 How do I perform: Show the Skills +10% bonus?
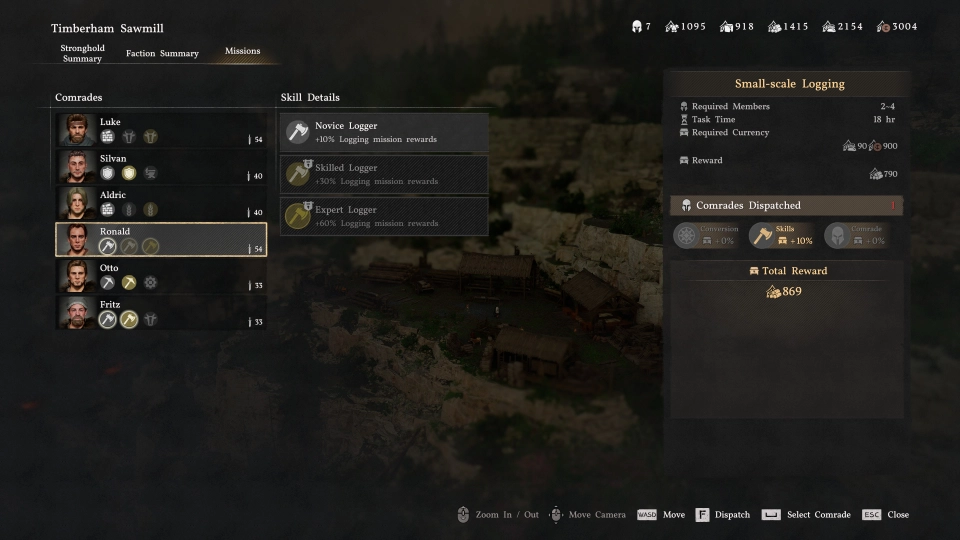(782, 235)
